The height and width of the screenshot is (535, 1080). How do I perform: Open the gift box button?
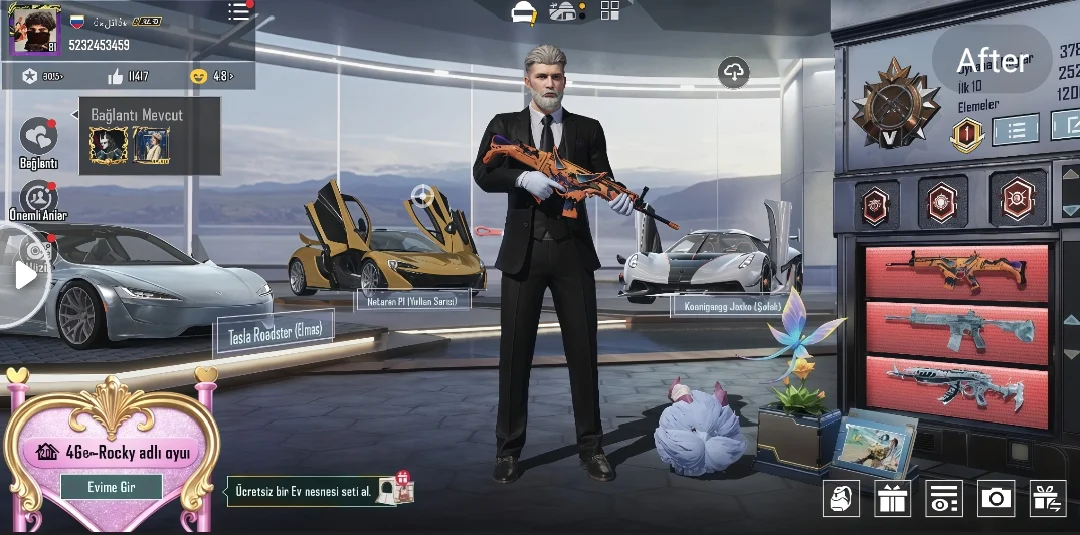[x=892, y=498]
